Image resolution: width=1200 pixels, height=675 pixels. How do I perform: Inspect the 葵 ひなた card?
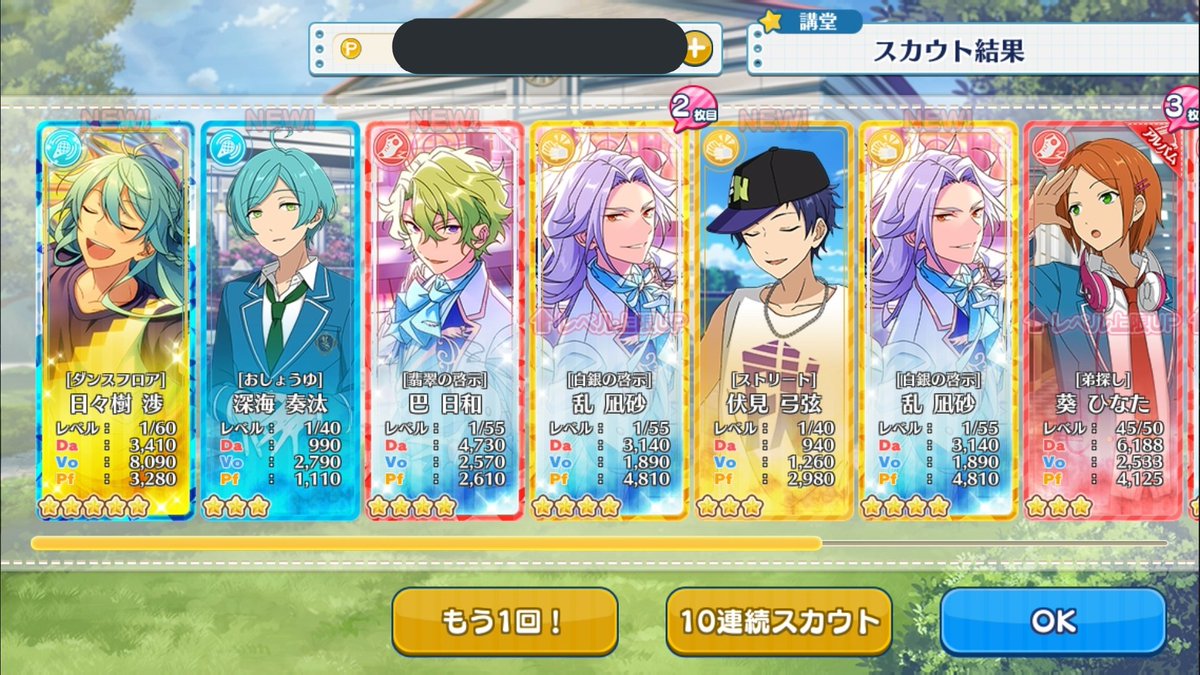coord(1104,320)
